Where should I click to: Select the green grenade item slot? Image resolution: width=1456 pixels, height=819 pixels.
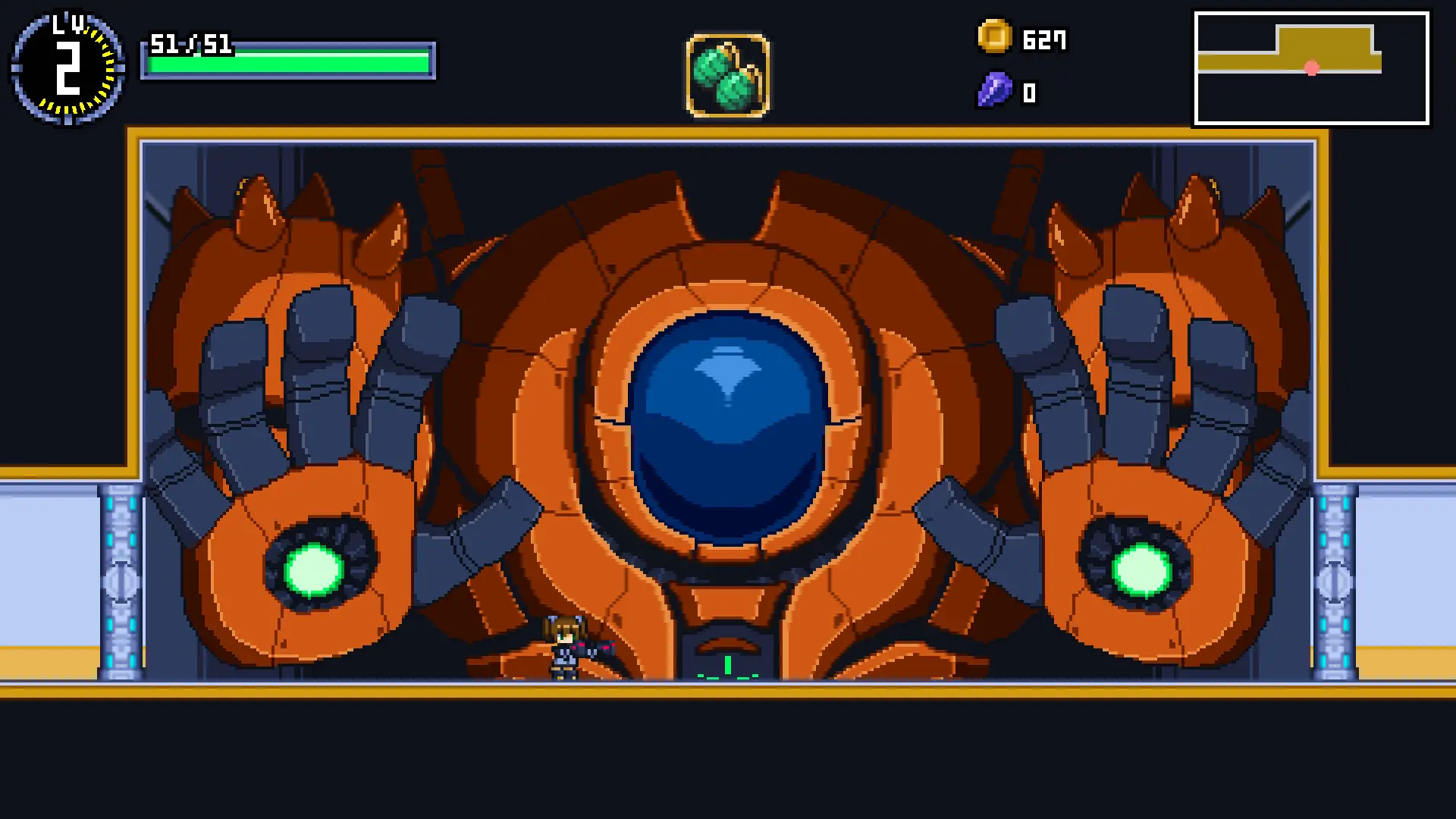coord(728,76)
